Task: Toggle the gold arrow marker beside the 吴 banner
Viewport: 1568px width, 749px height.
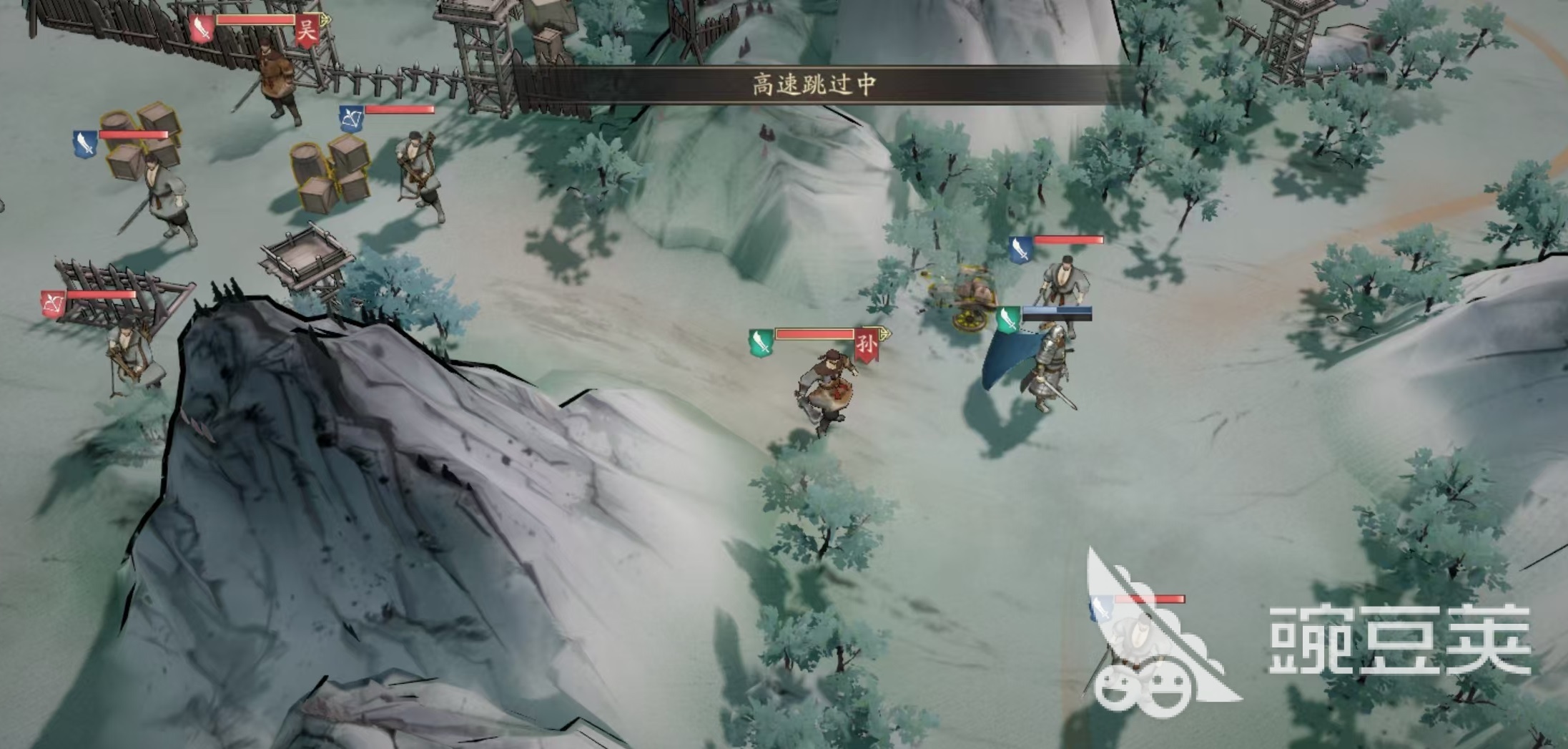Action: click(326, 20)
